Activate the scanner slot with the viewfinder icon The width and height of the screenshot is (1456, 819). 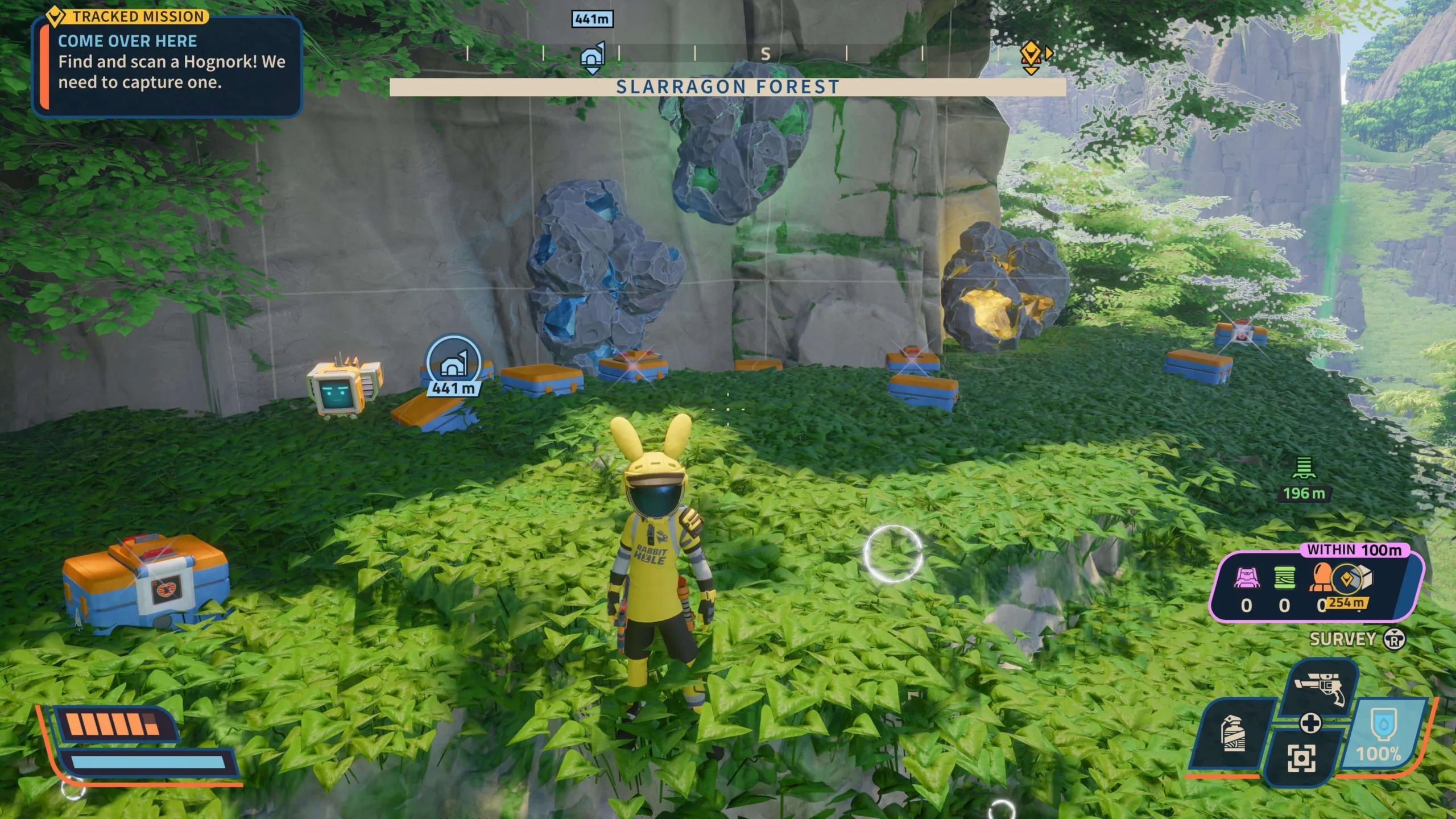[x=1301, y=758]
